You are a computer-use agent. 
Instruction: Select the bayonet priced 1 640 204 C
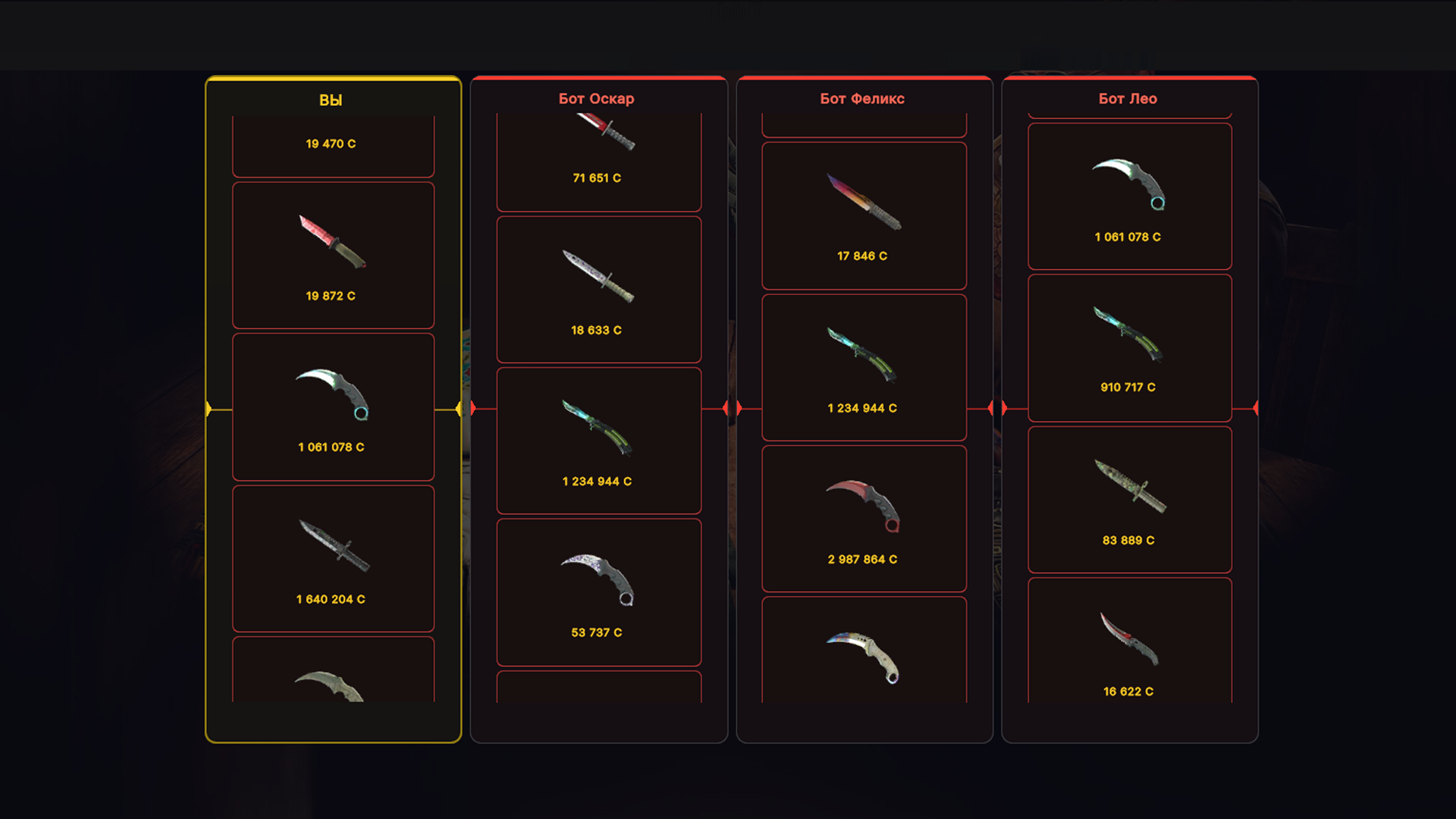click(x=332, y=559)
